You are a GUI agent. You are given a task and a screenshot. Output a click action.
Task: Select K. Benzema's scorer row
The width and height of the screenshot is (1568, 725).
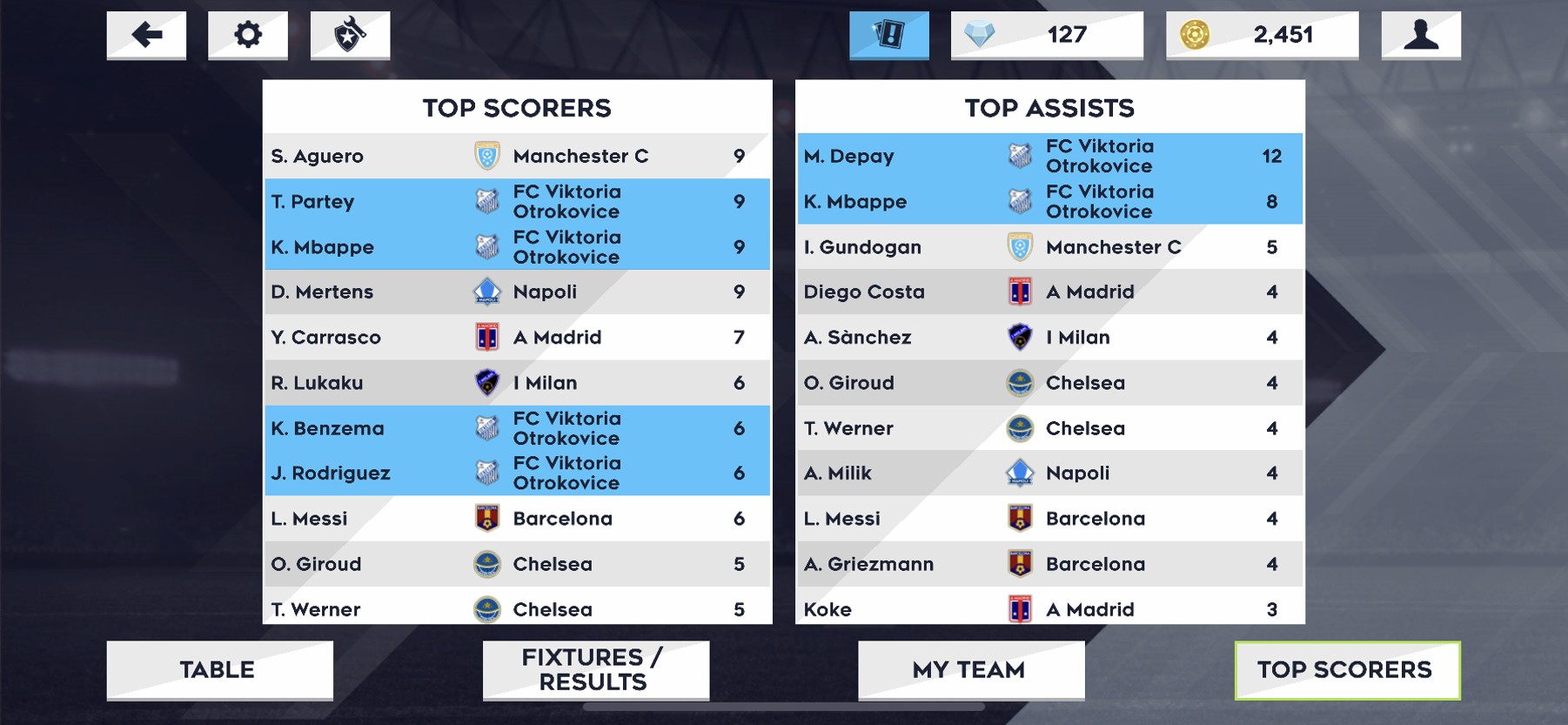click(517, 428)
